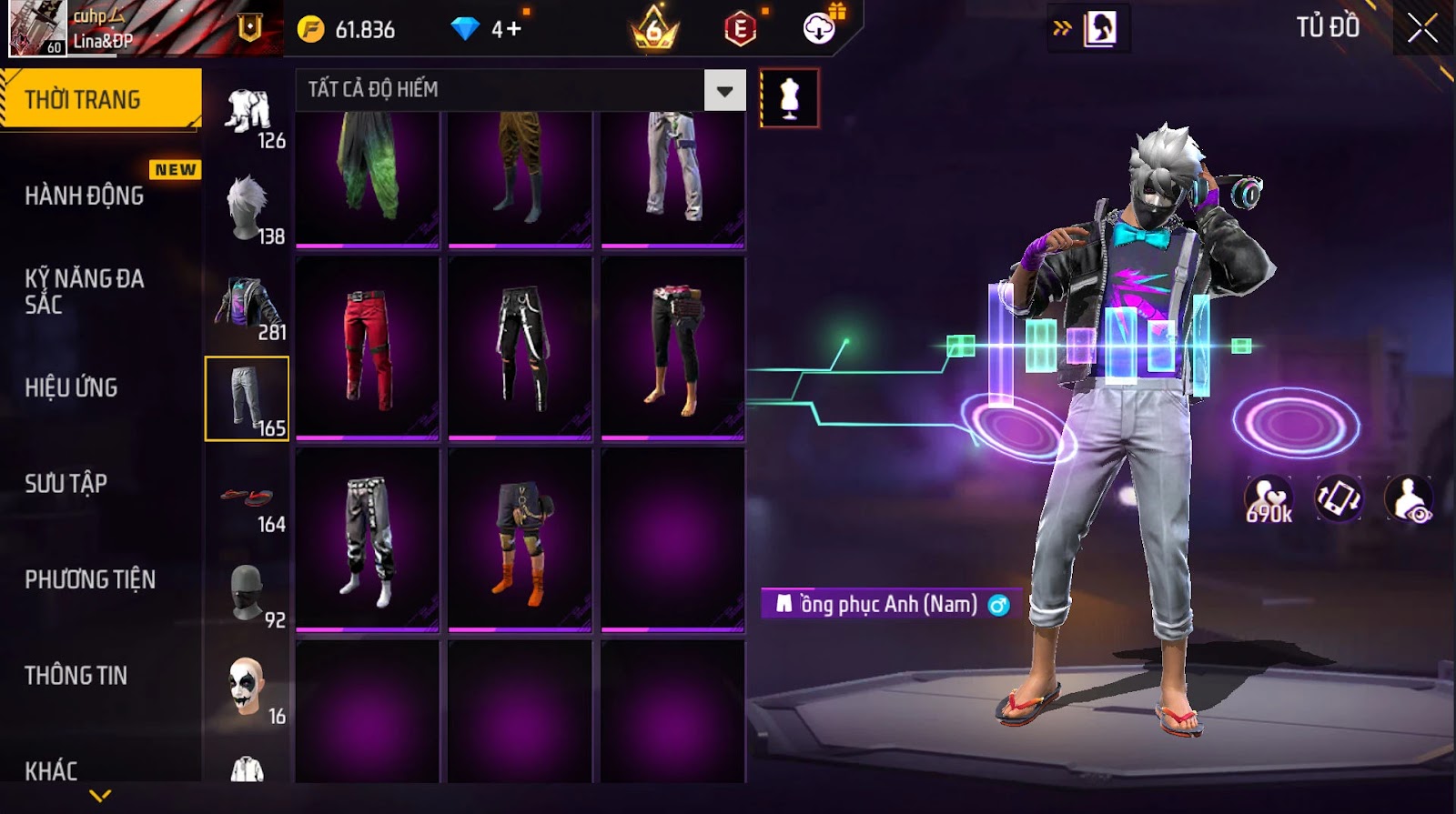Screen dimensions: 1456x814
Task: Switch to the Hành Động tab
Action: [85, 196]
